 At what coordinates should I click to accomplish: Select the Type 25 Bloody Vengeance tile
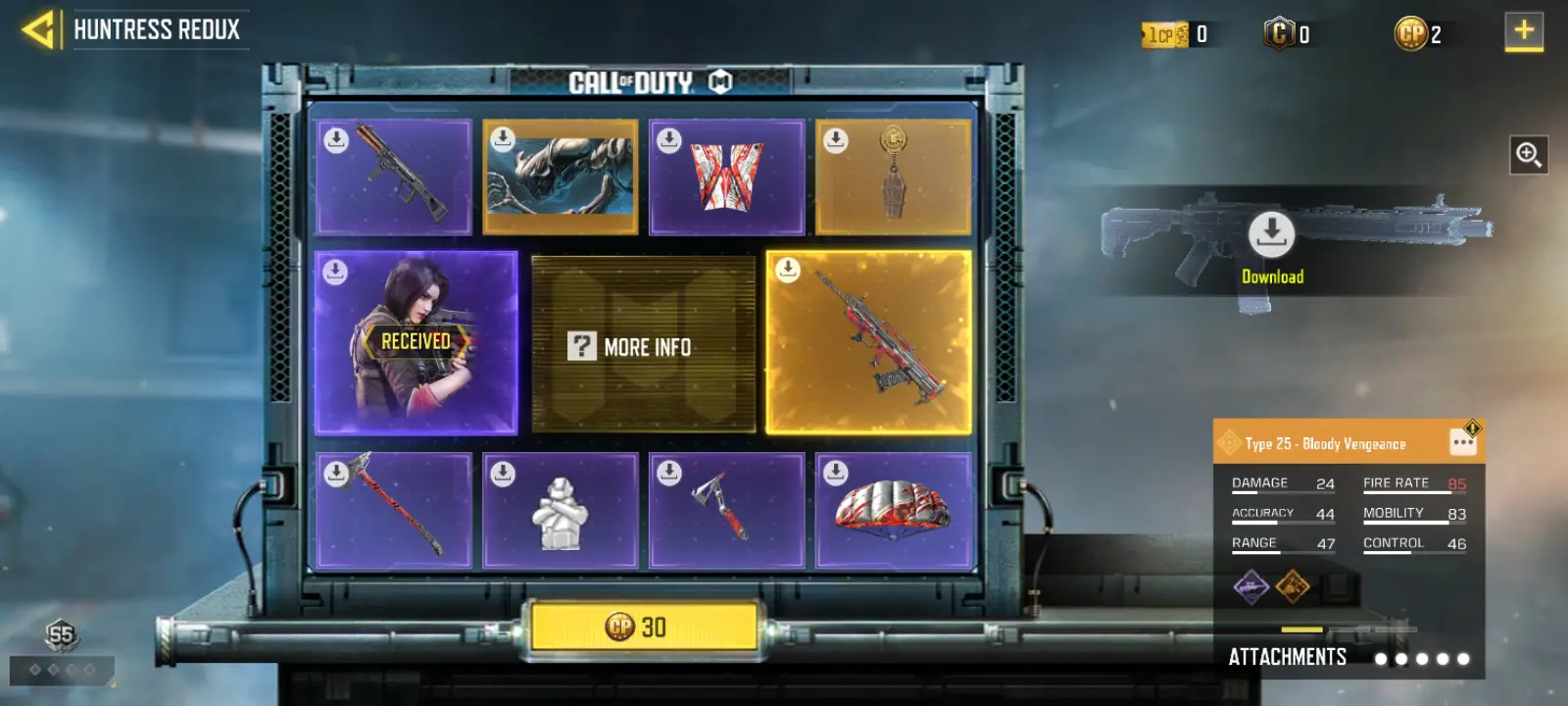pyautogui.click(x=868, y=342)
